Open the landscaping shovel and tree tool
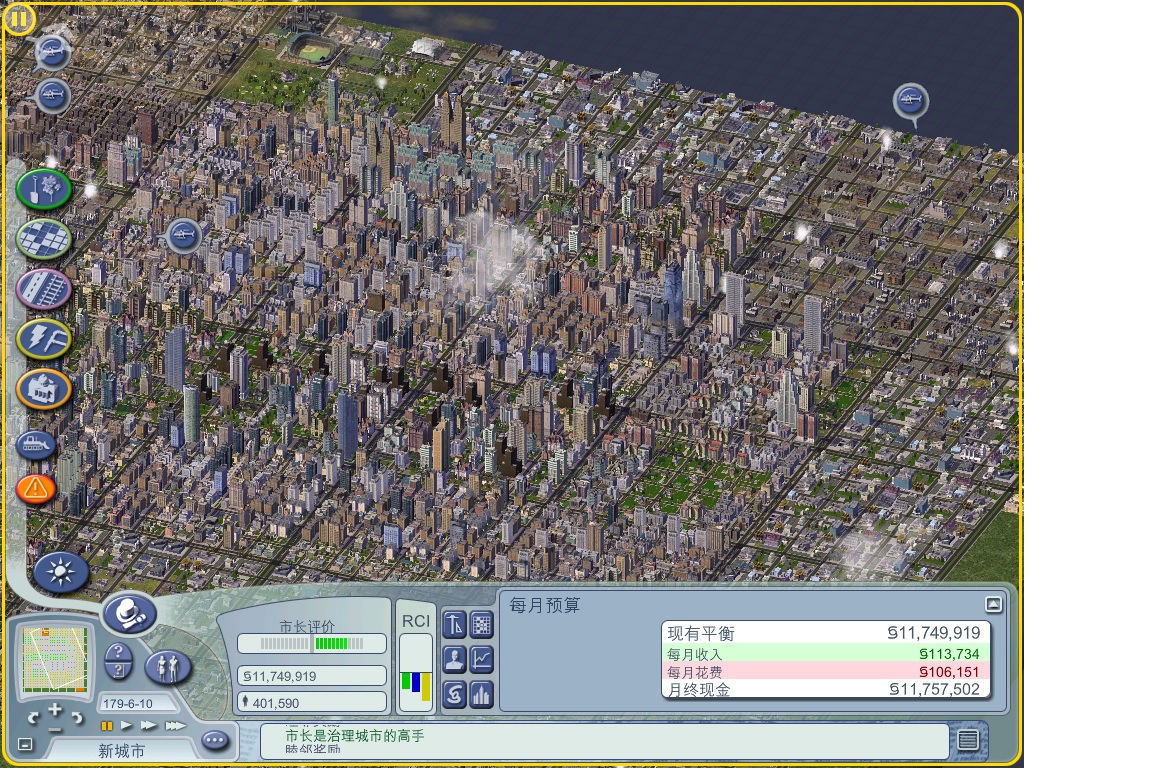This screenshot has height=768, width=1152. [x=44, y=189]
